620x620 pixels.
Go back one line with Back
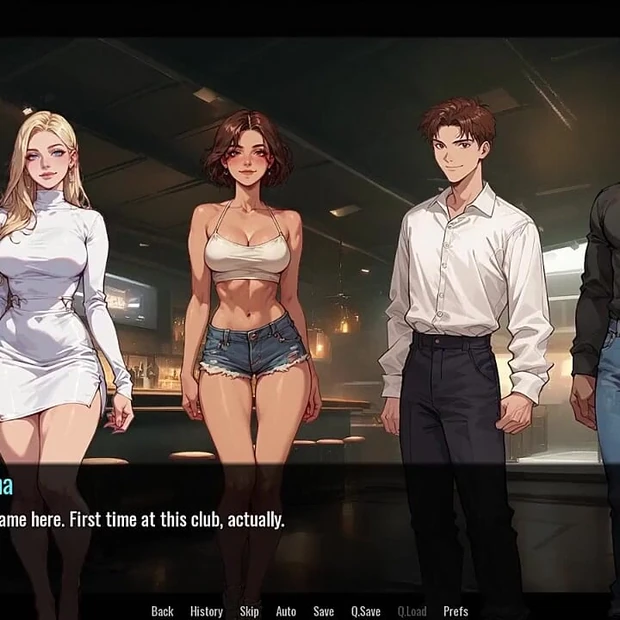click(162, 611)
